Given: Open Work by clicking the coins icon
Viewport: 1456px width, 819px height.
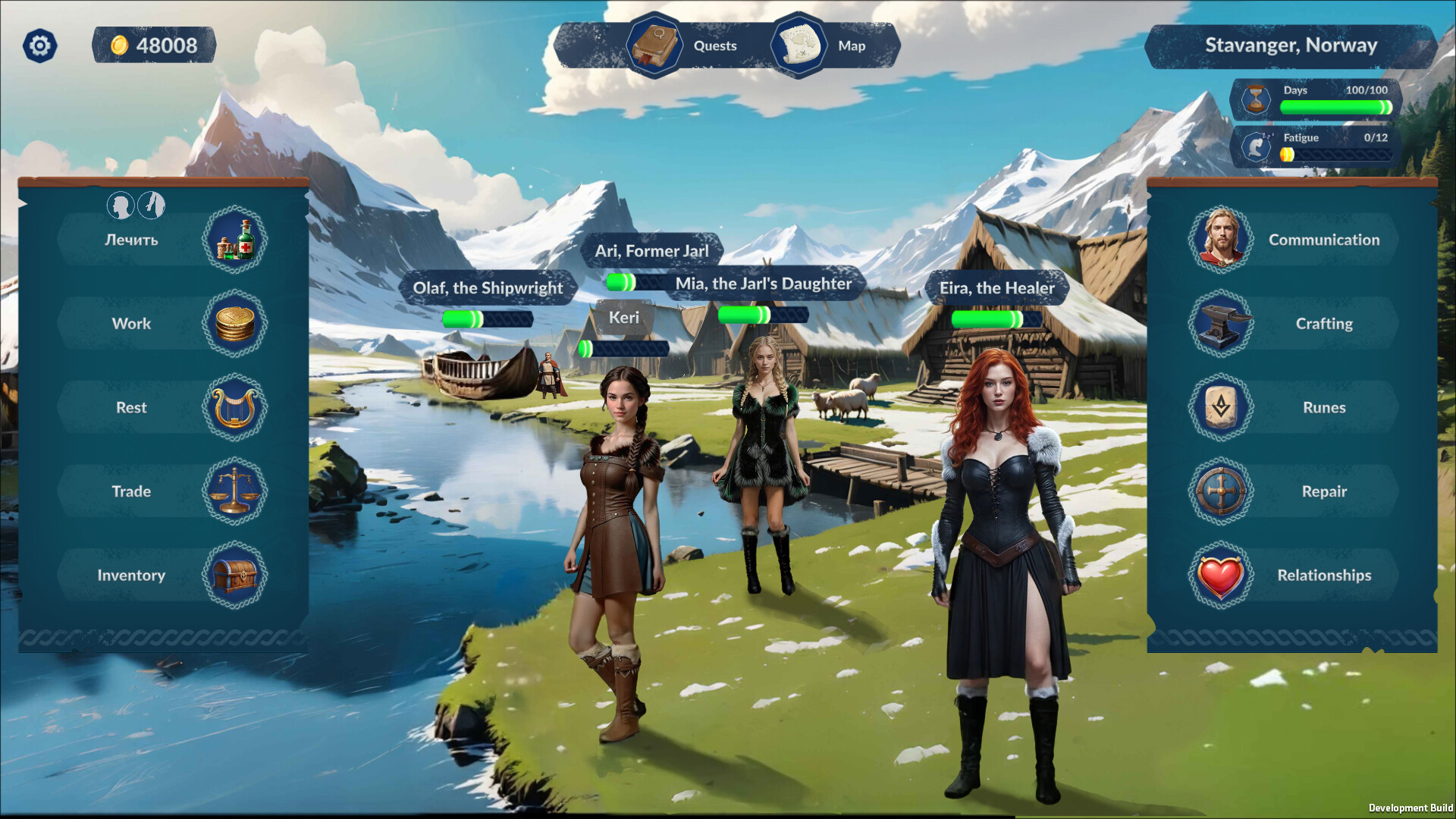Looking at the screenshot, I should click(235, 323).
